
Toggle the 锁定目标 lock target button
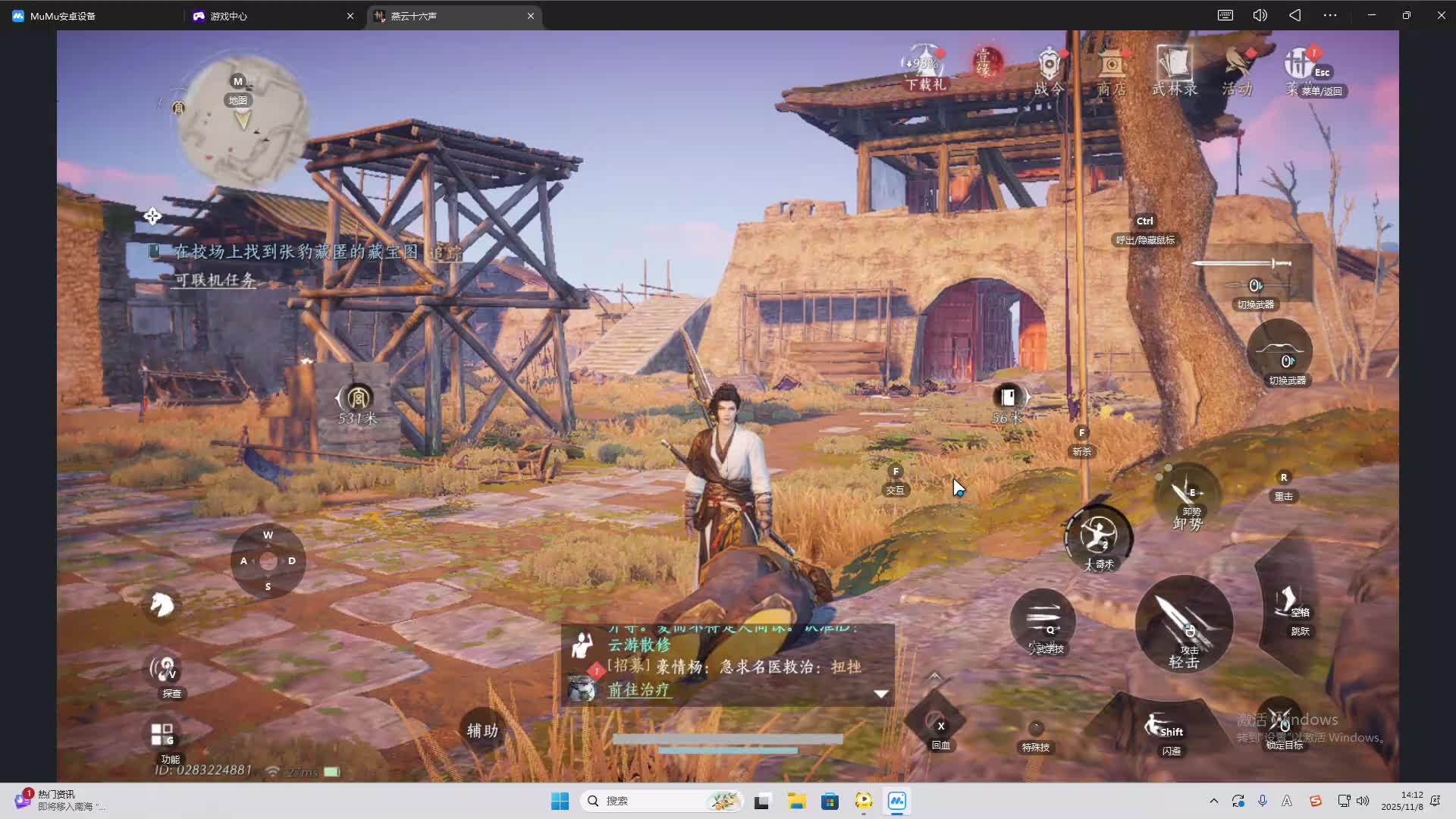1282,724
